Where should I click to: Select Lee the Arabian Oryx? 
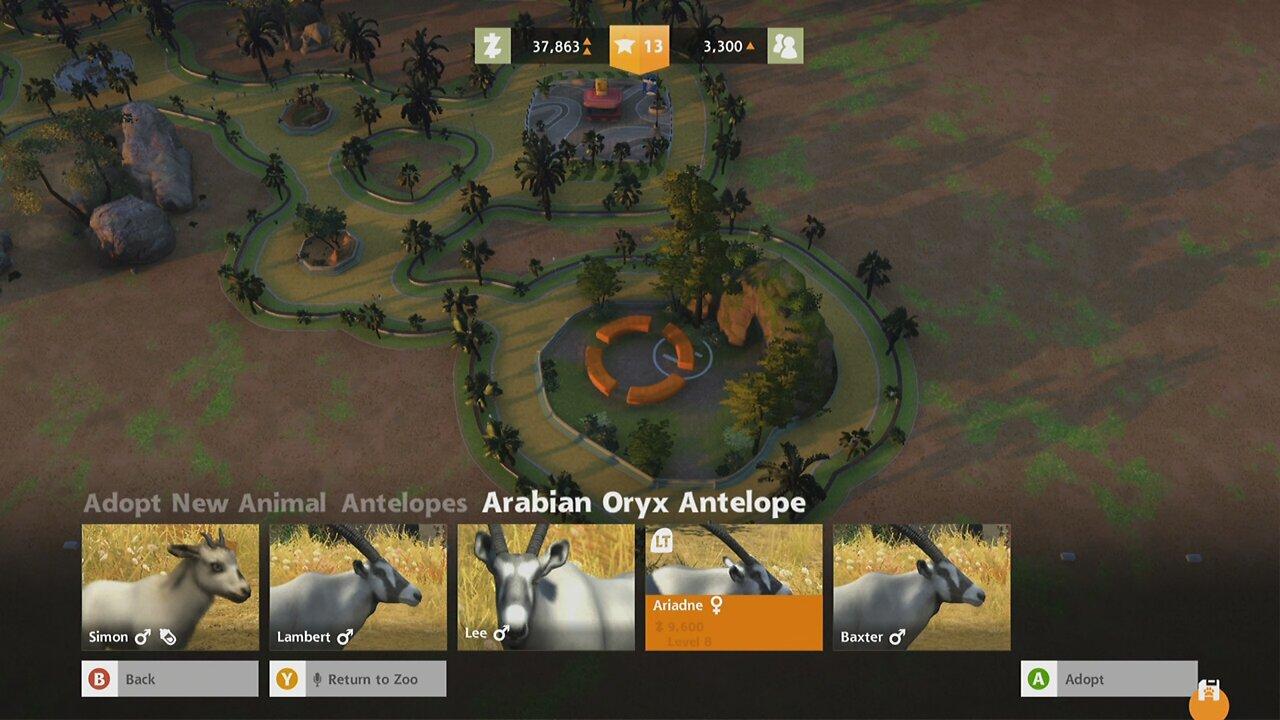(x=545, y=585)
